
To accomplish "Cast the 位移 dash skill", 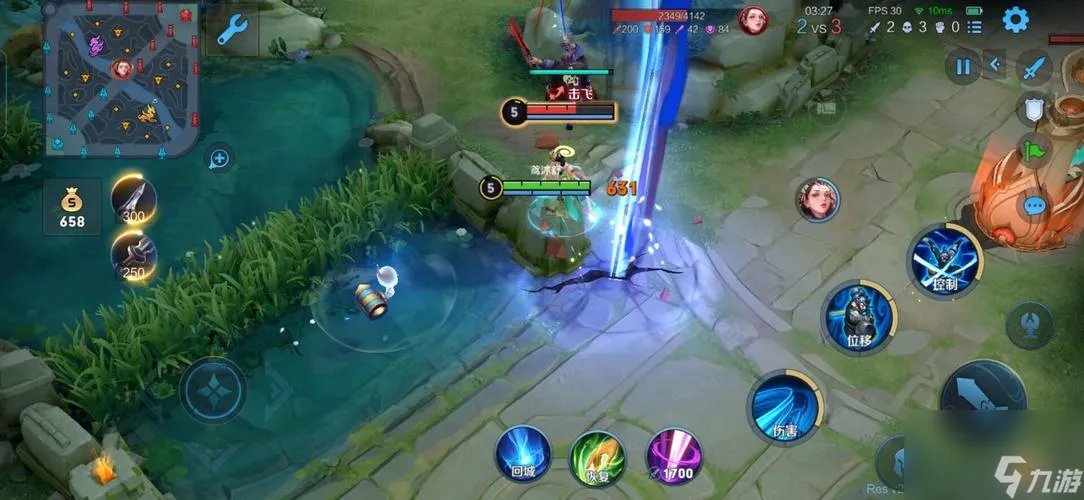I will point(858,317).
